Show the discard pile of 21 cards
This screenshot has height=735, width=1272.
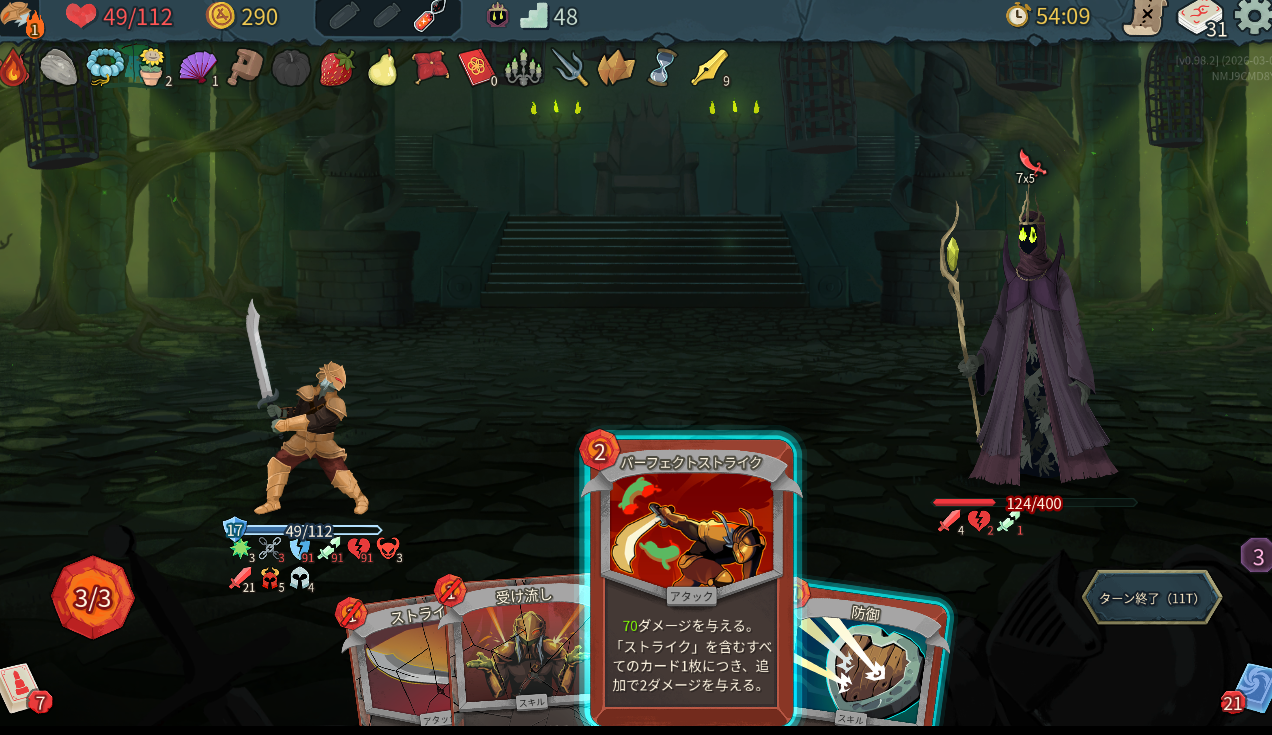1250,687
